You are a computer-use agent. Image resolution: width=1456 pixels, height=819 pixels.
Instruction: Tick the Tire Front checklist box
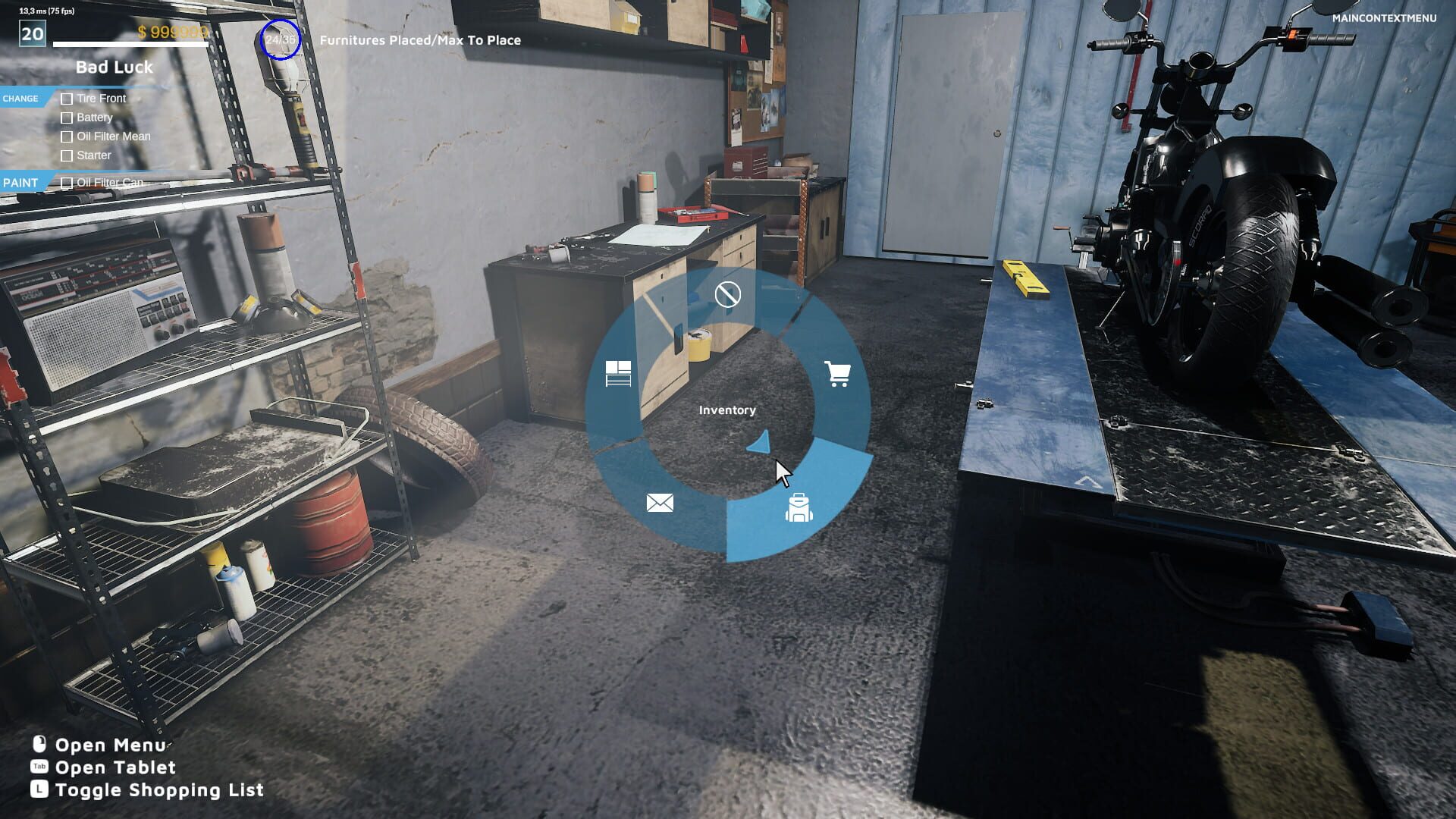[x=67, y=99]
